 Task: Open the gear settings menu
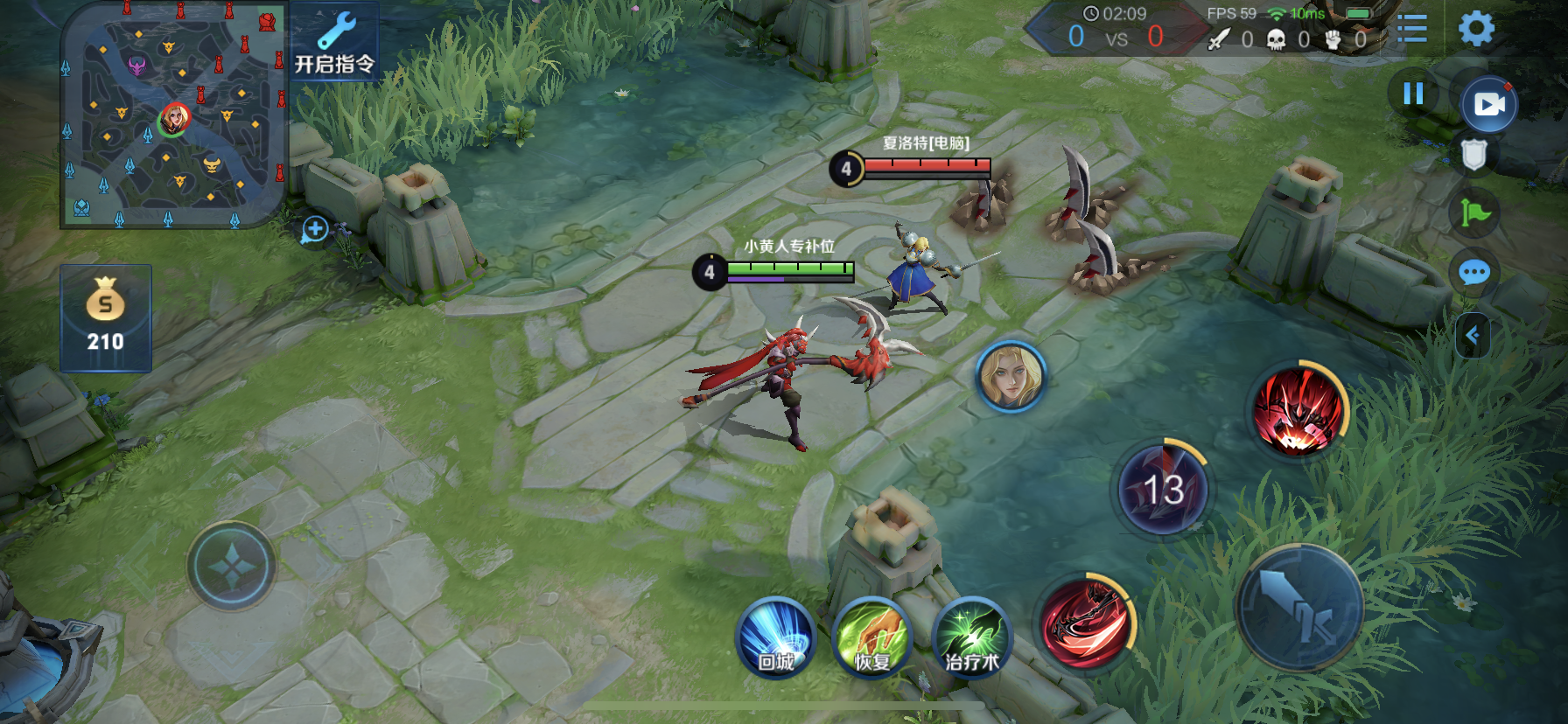click(x=1476, y=29)
